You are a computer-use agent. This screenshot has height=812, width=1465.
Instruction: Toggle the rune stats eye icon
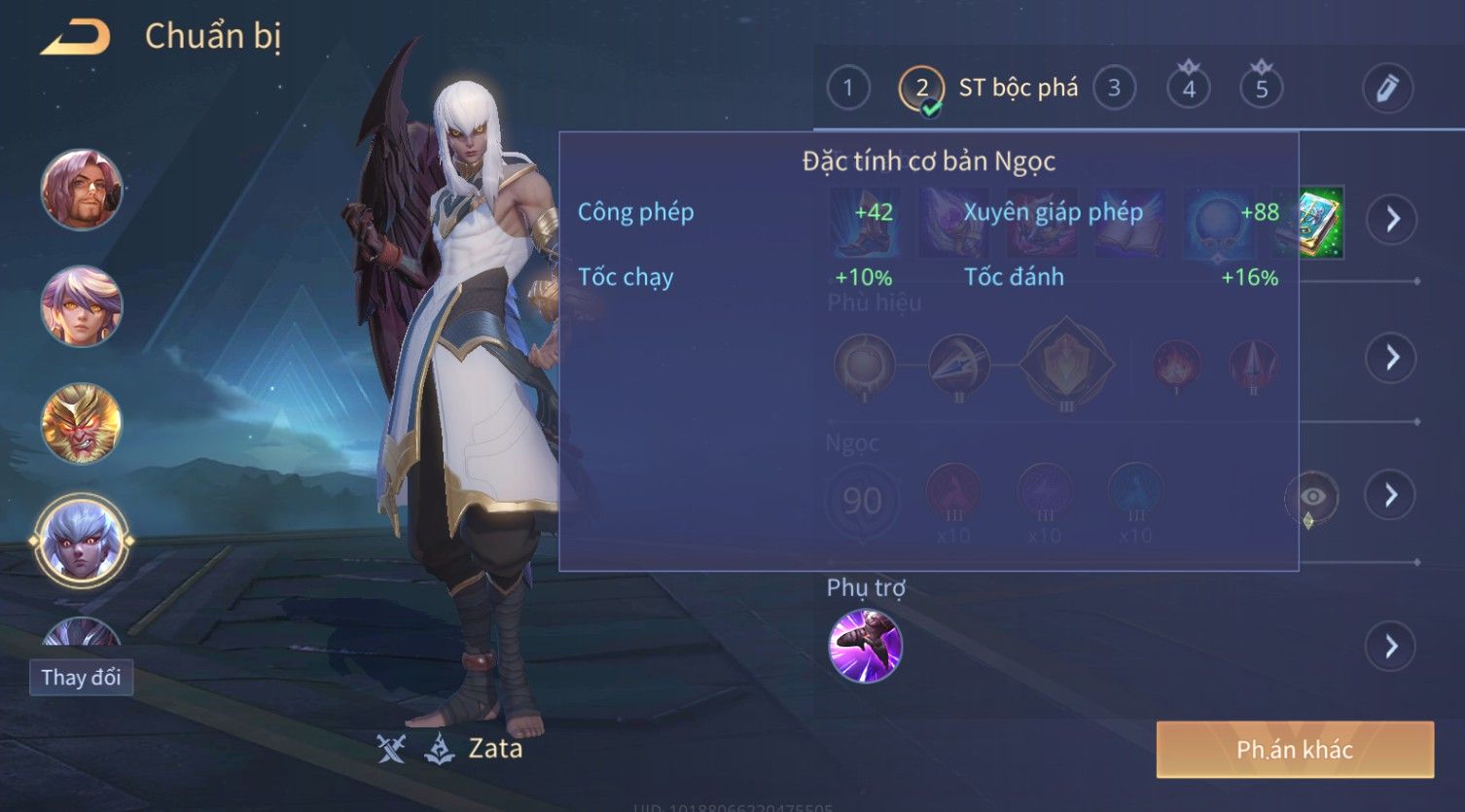[x=1312, y=497]
